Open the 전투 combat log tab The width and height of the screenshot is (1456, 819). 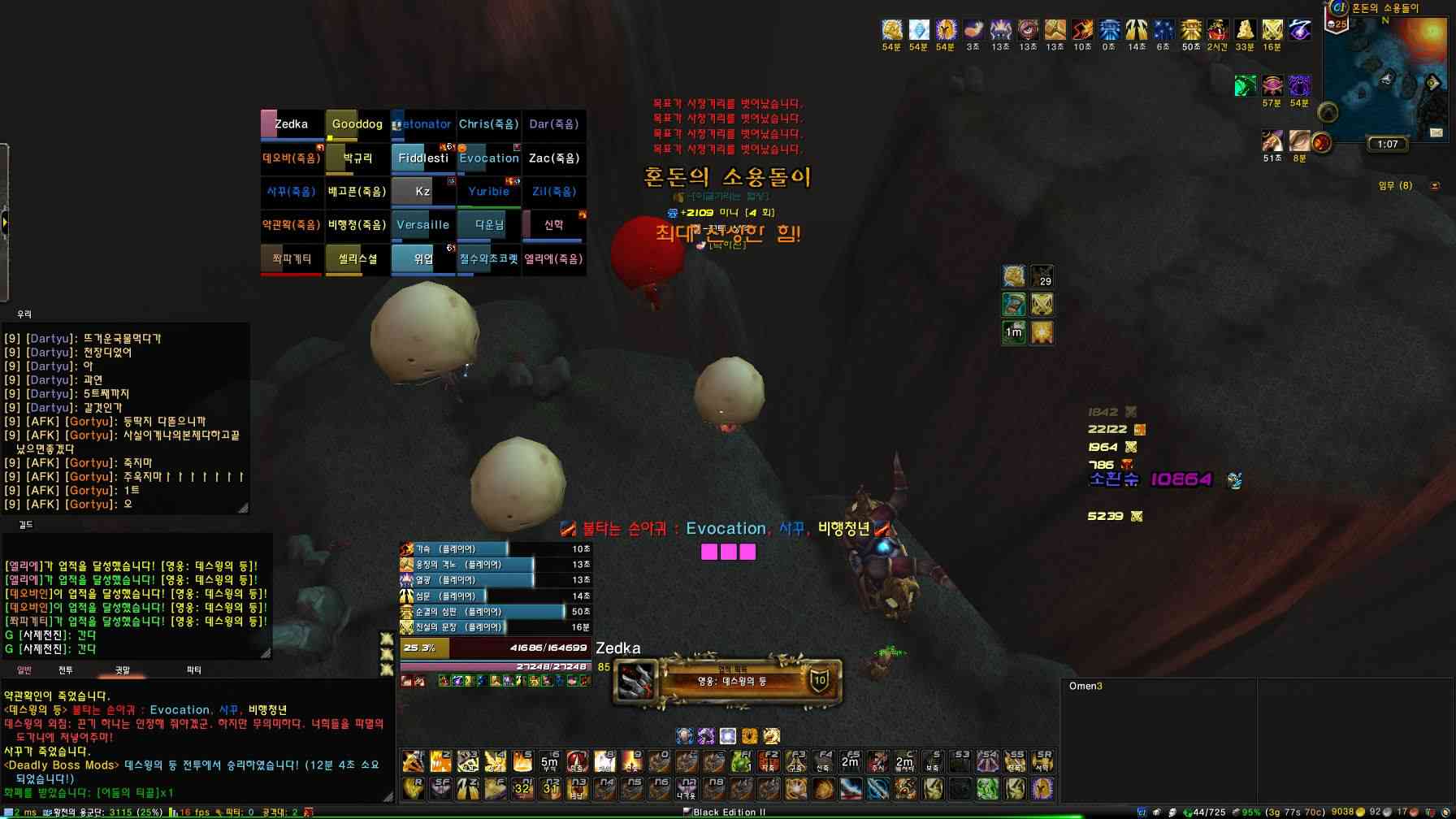[66, 670]
